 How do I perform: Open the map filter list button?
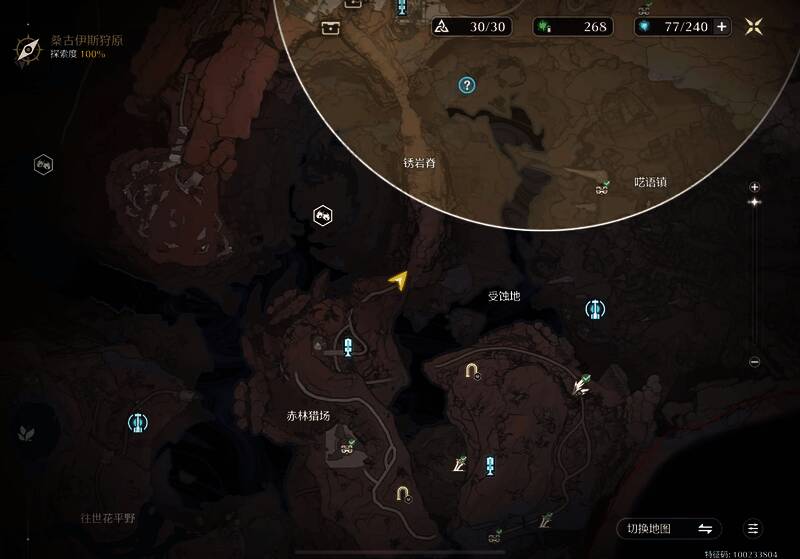coord(753,529)
